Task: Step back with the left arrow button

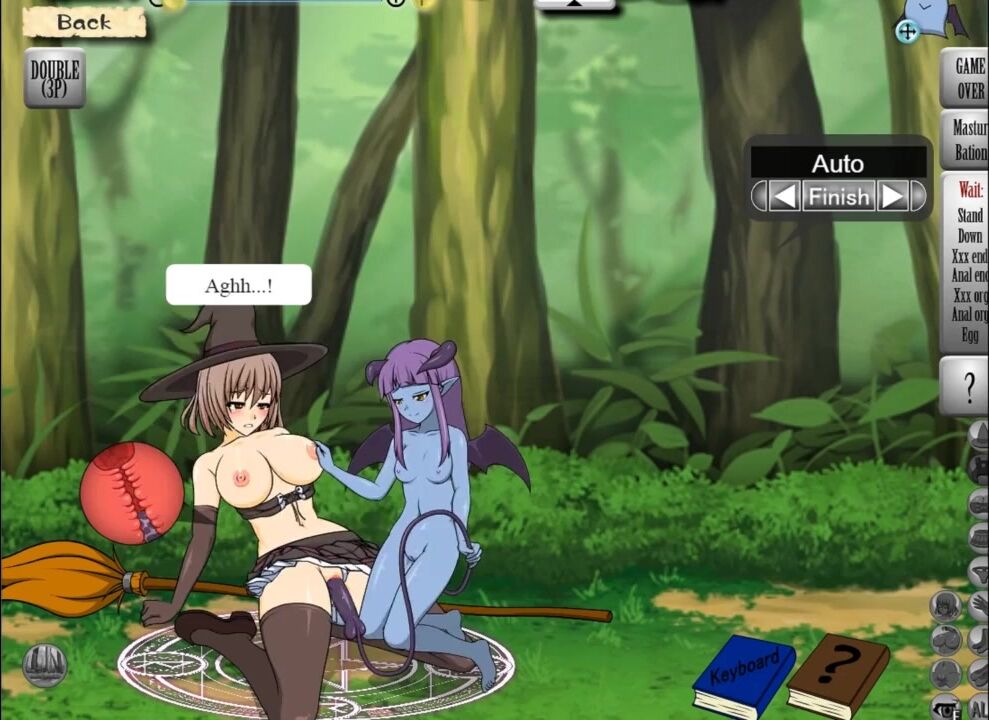Action: click(x=785, y=196)
